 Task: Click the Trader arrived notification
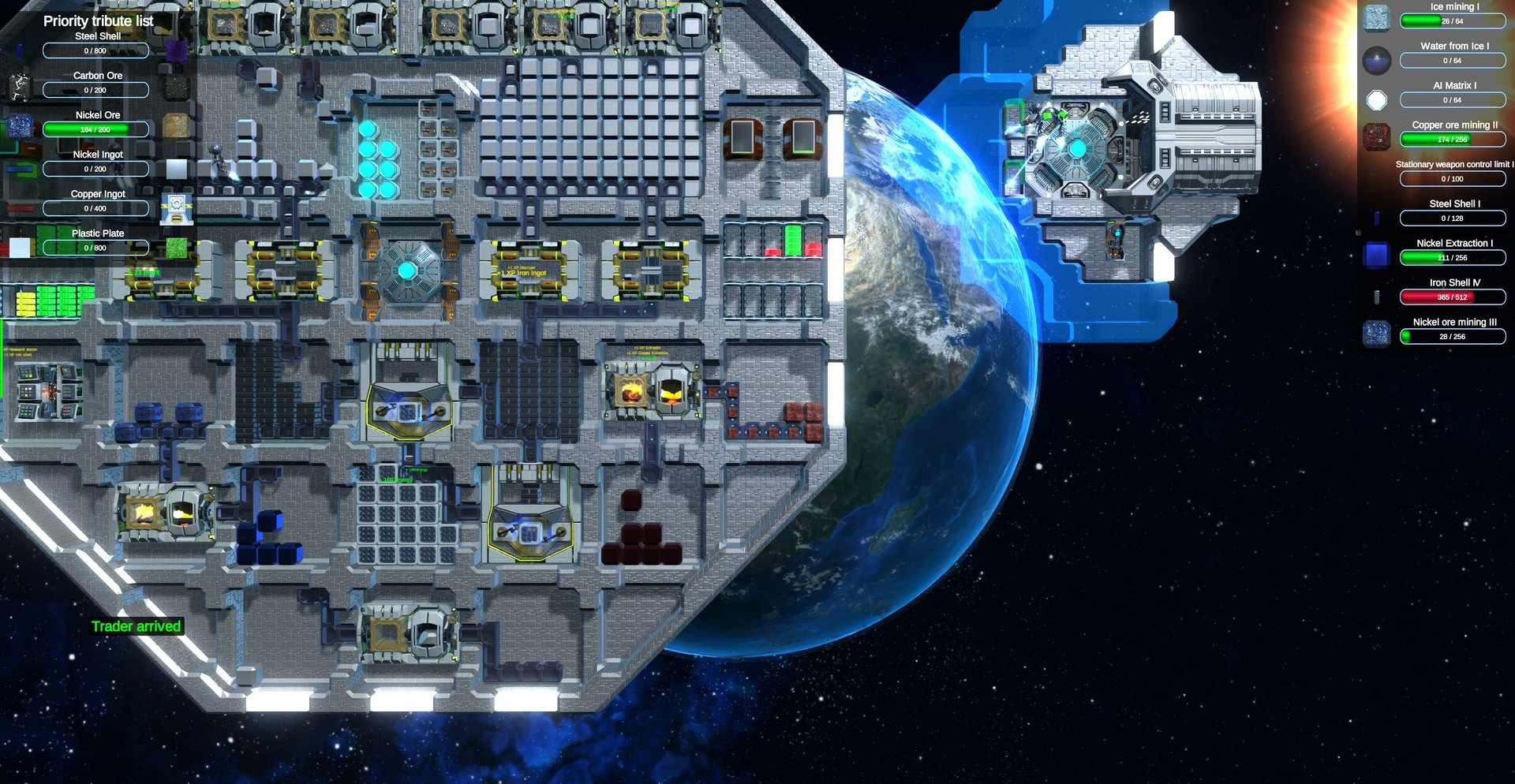[x=137, y=626]
